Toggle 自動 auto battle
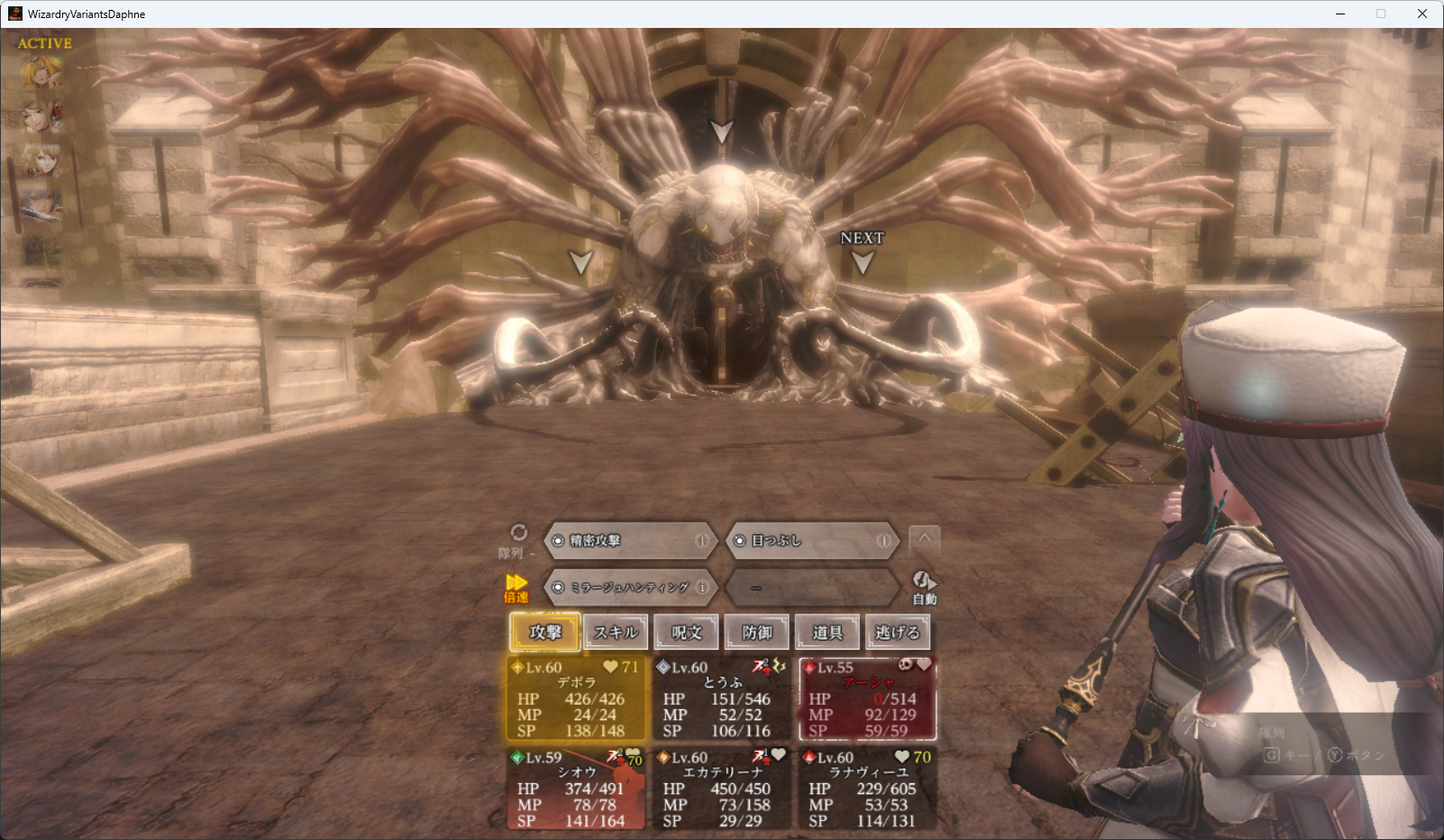The height and width of the screenshot is (840, 1444). (924, 588)
